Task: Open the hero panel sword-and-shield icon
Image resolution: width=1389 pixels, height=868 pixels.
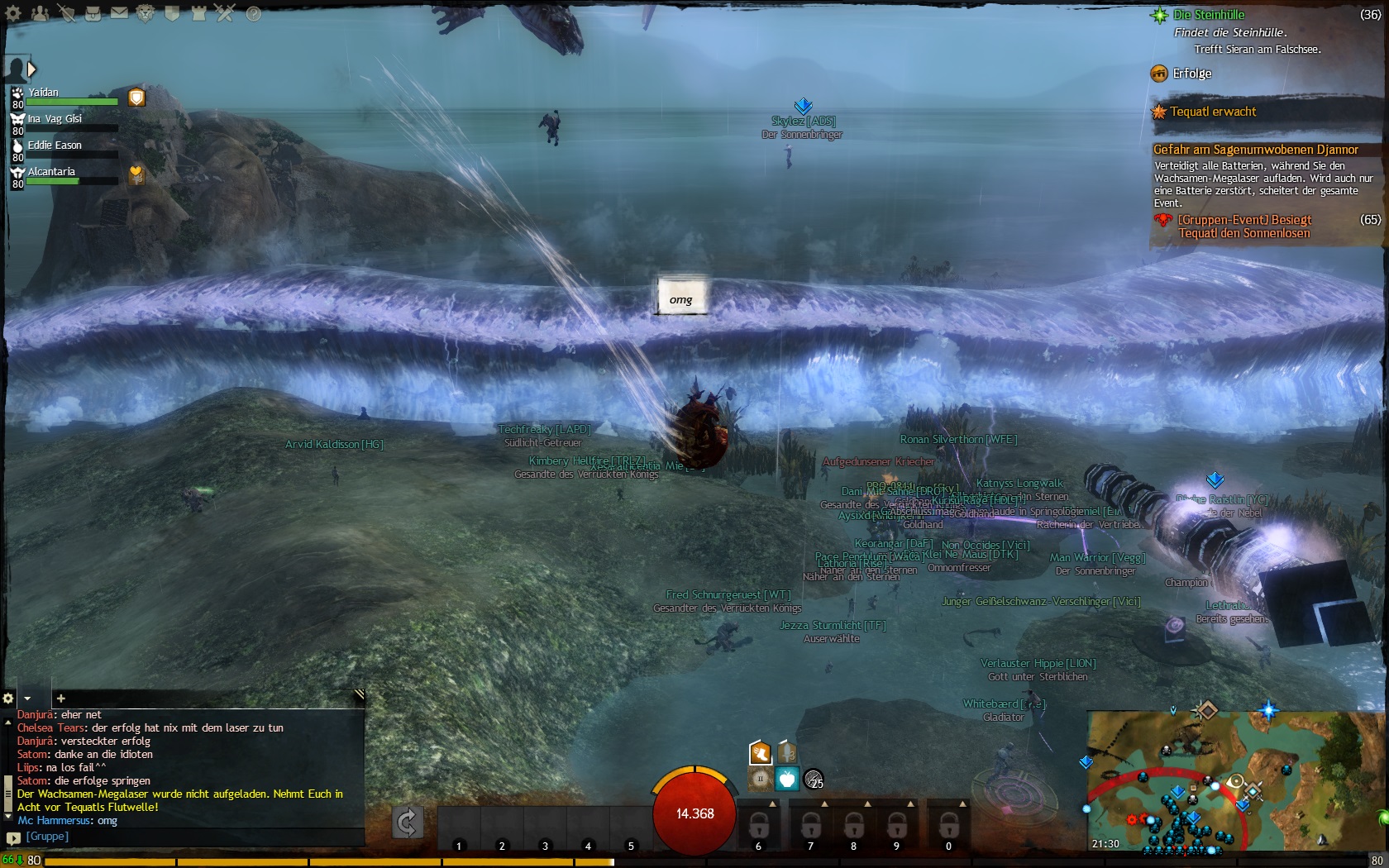Action: 66,13
